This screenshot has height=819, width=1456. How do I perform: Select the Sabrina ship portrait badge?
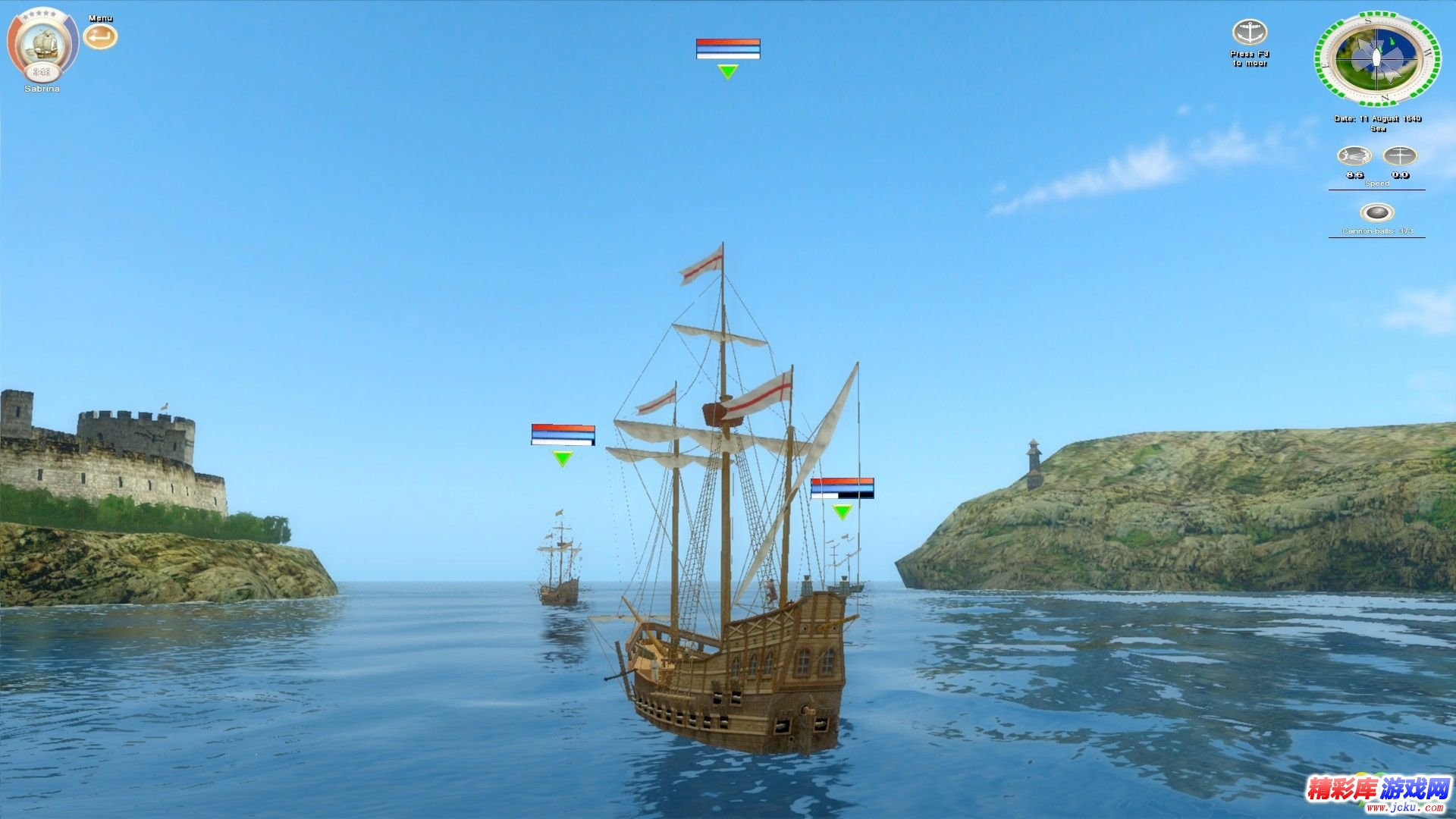coord(42,44)
